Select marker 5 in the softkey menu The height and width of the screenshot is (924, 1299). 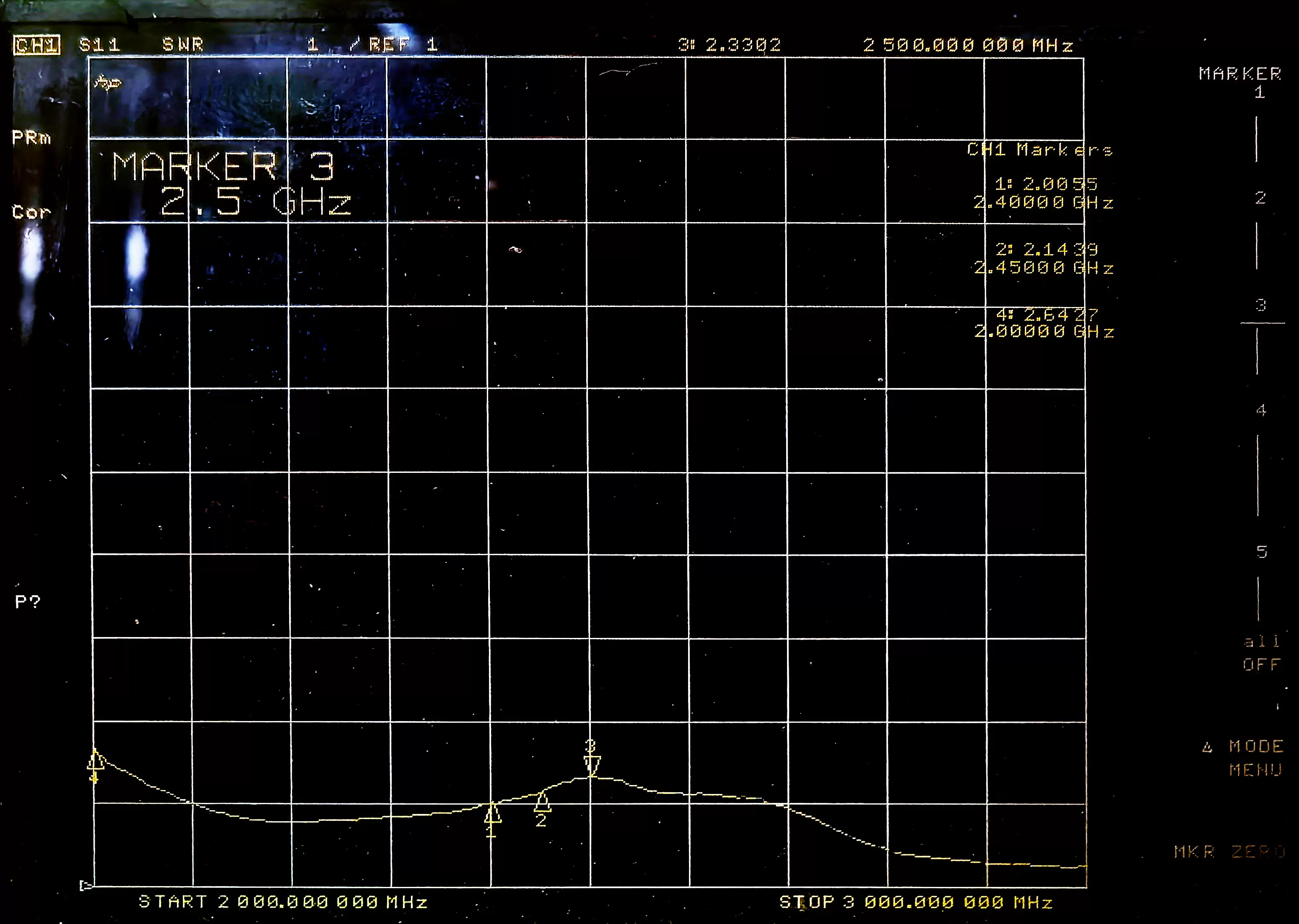click(1261, 552)
